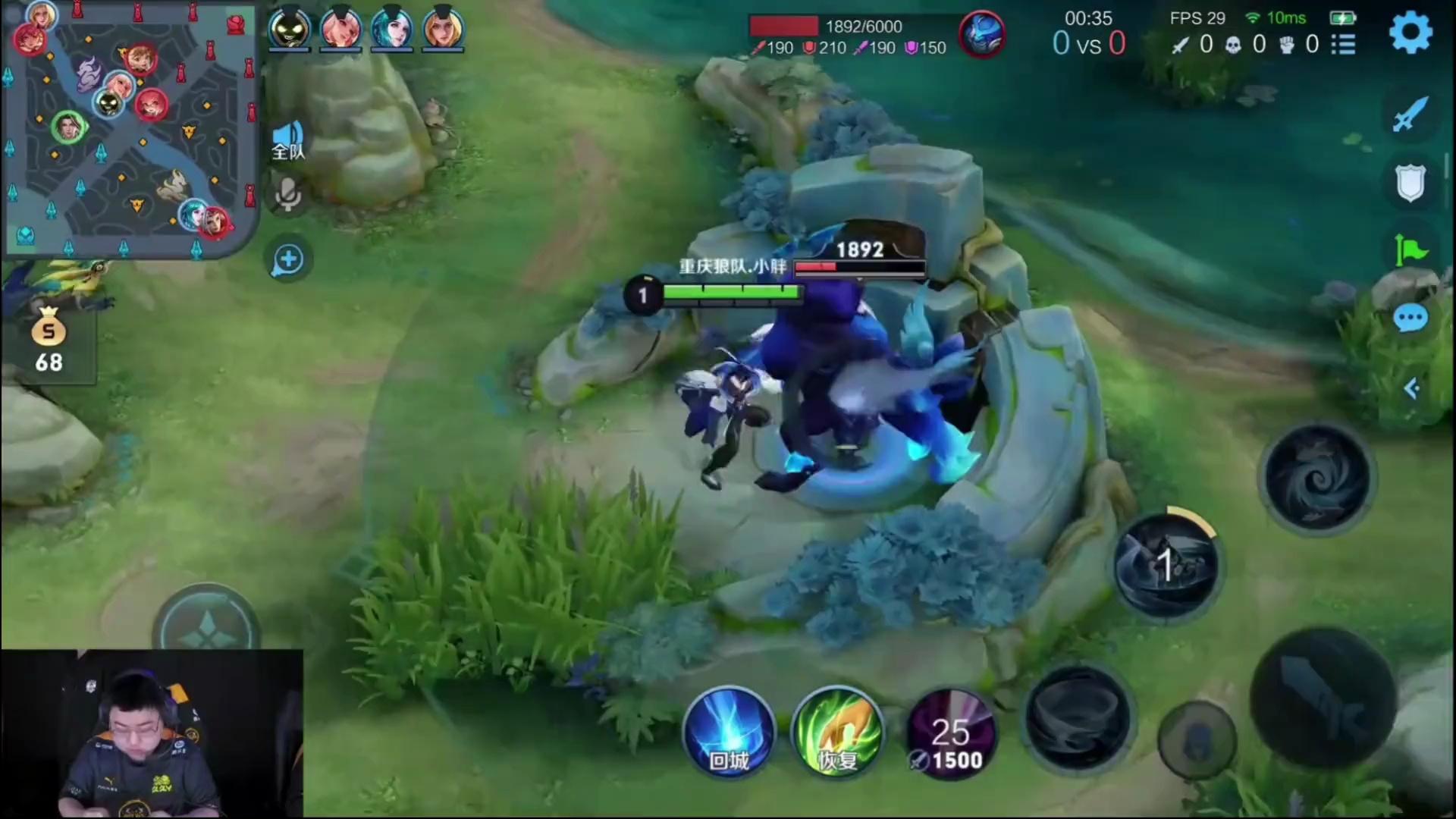Toggle the 全队 team voice speaker
Viewport: 1456px width, 819px height.
pyautogui.click(x=288, y=140)
